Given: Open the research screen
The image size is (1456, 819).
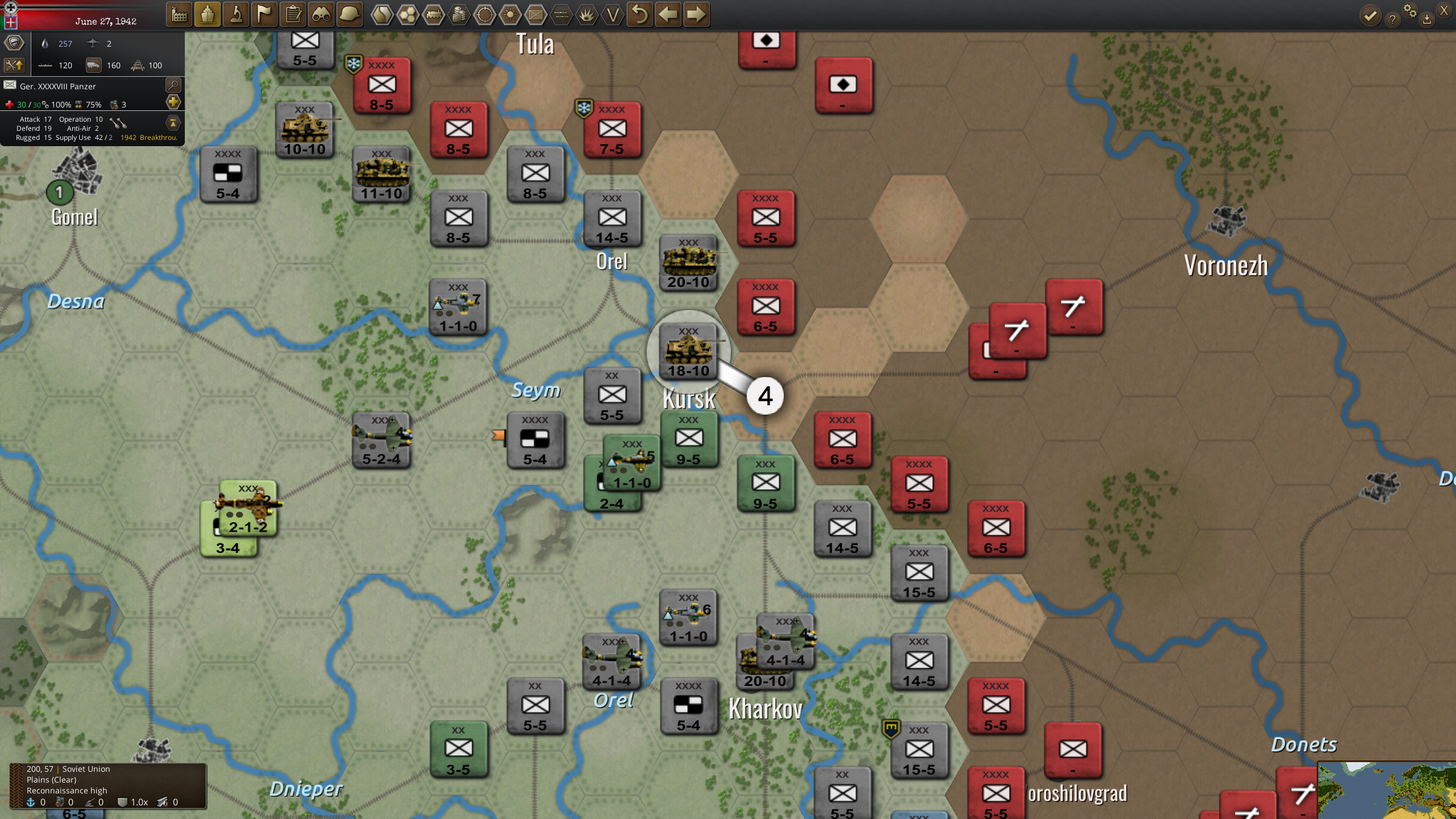Looking at the screenshot, I should point(236,15).
